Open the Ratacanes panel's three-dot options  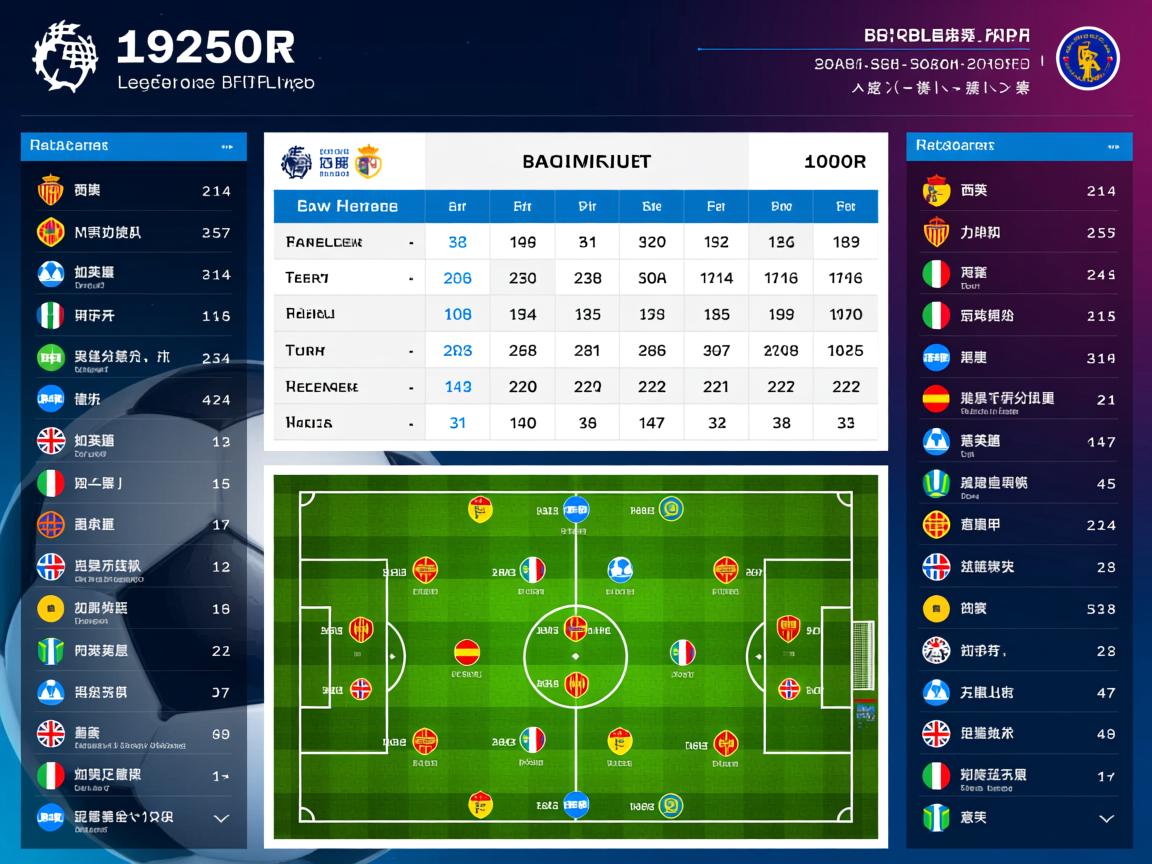[227, 146]
